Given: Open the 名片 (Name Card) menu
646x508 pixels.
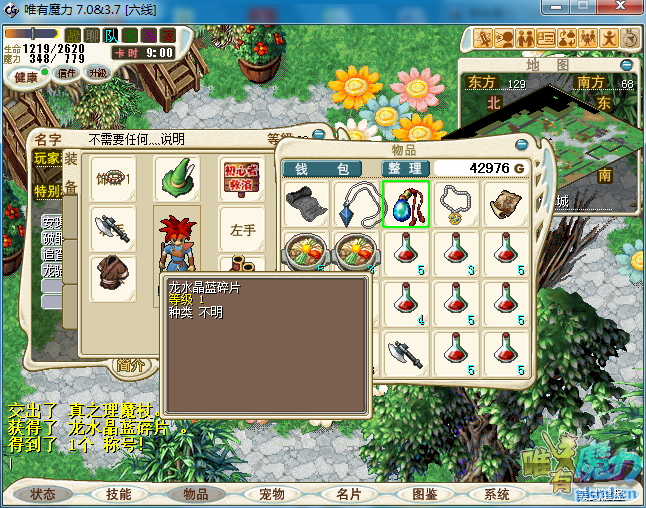Looking at the screenshot, I should (x=348, y=494).
